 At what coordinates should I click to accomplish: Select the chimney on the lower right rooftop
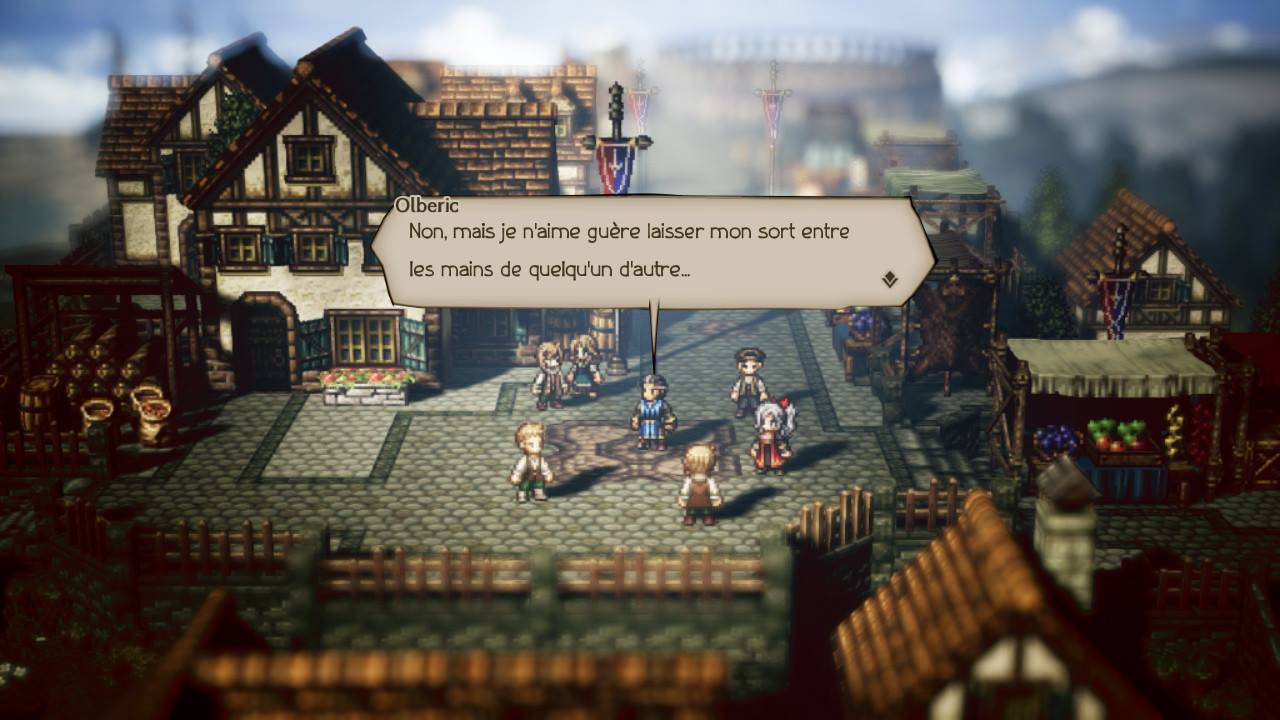tap(1063, 530)
